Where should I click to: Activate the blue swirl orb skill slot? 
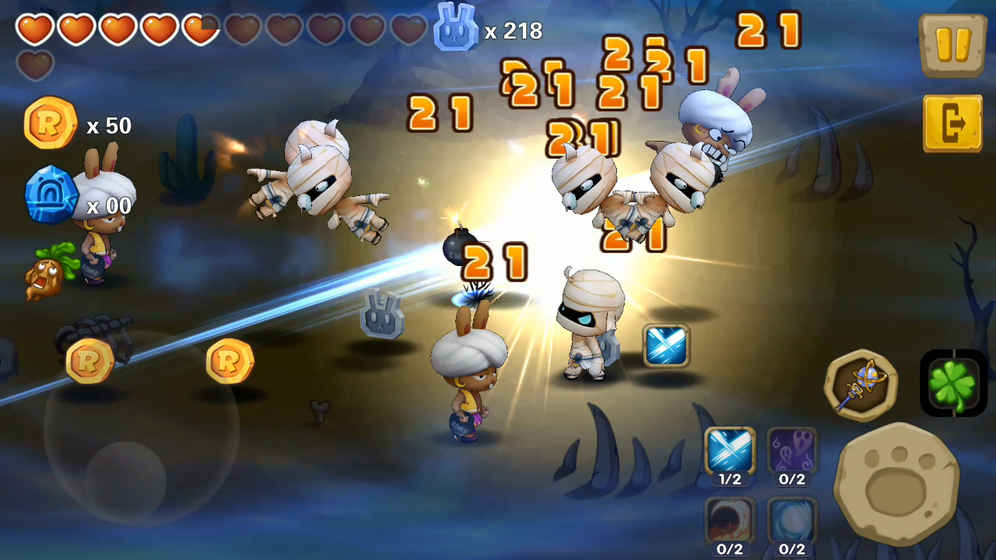coord(792,520)
